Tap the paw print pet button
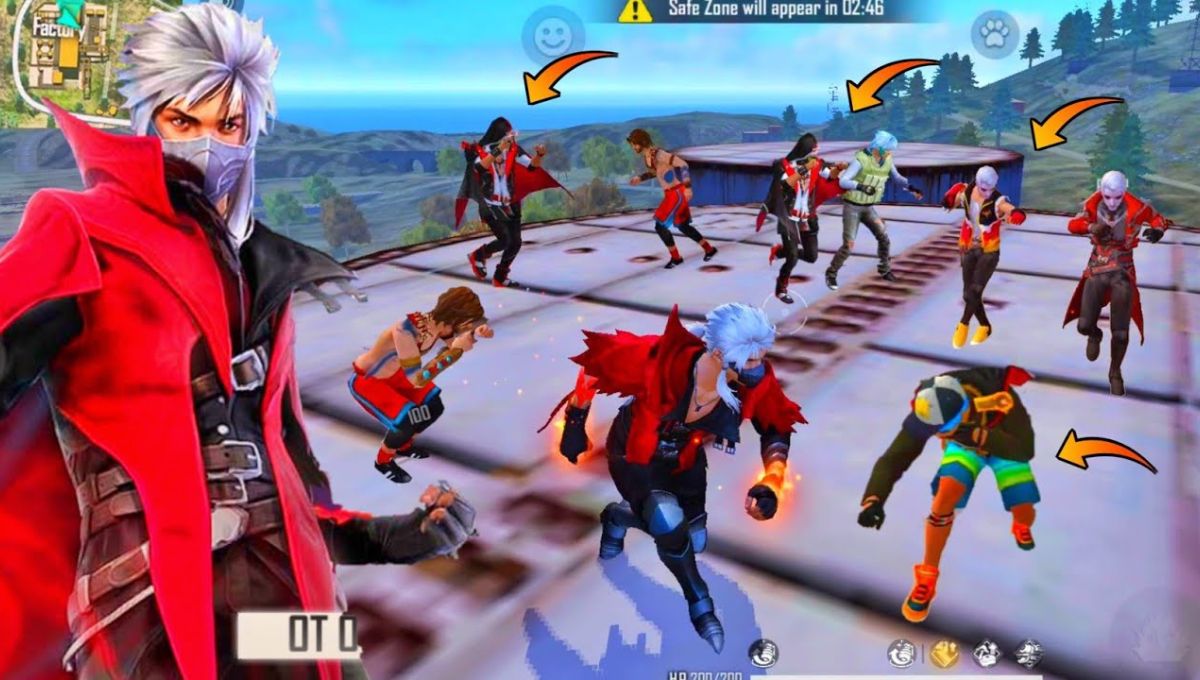 coord(994,36)
